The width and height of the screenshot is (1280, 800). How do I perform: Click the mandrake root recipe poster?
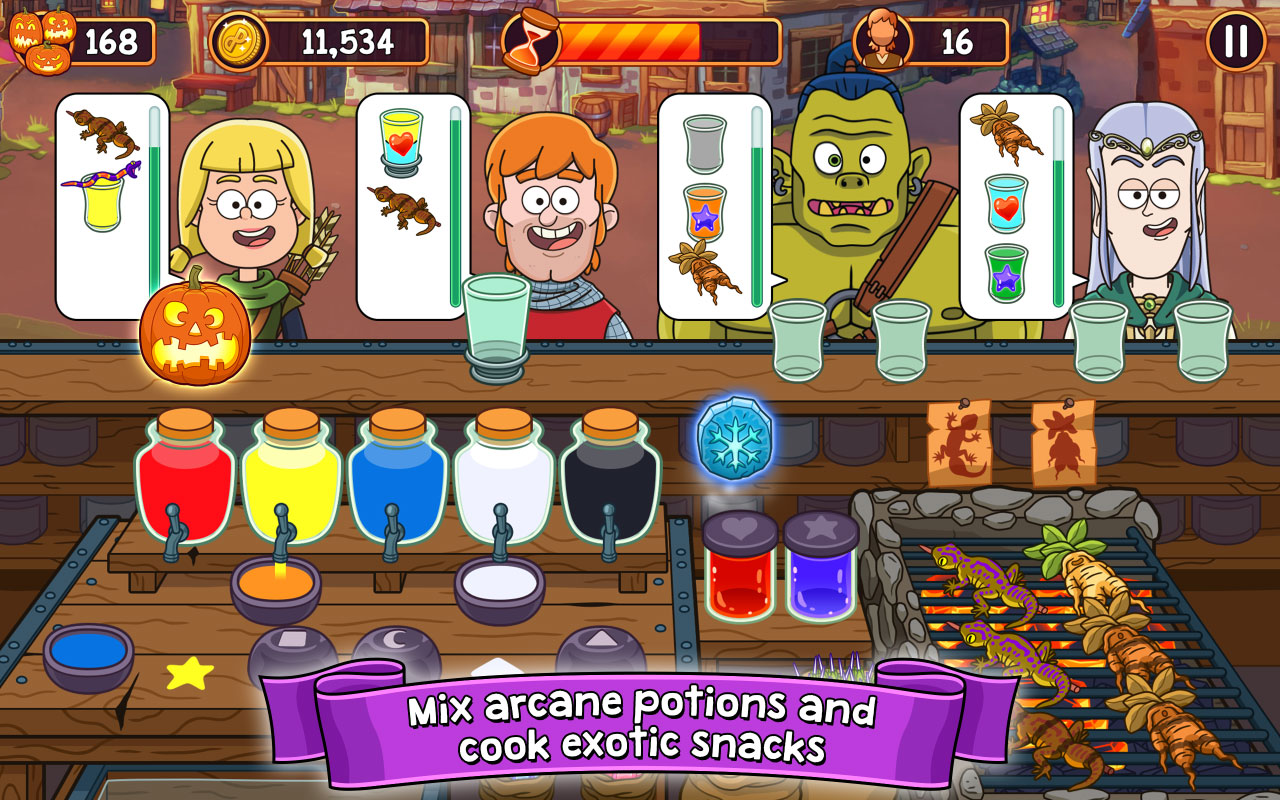[x=1063, y=442]
